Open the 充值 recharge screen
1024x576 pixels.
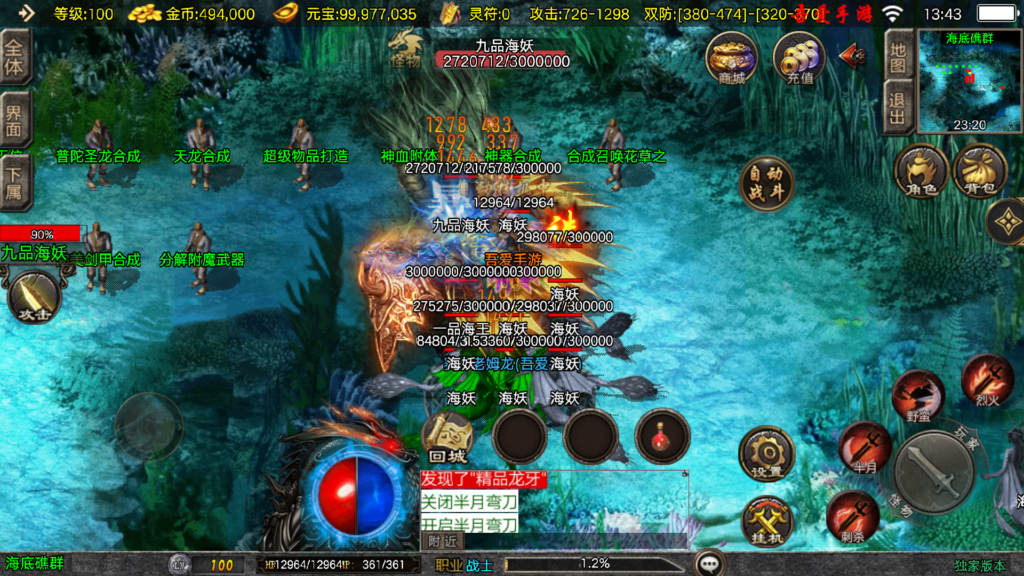797,58
